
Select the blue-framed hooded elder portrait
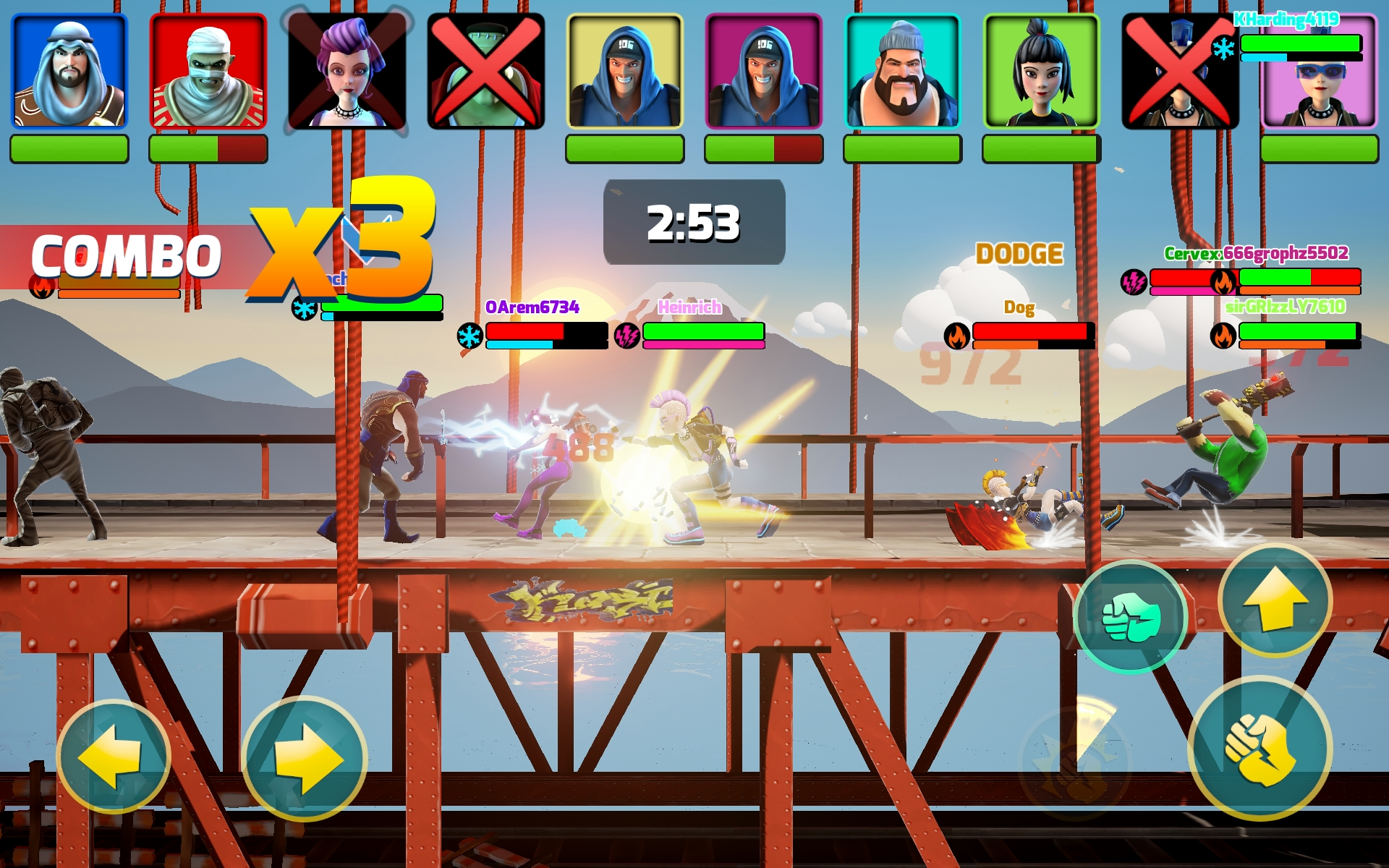[x=68, y=70]
